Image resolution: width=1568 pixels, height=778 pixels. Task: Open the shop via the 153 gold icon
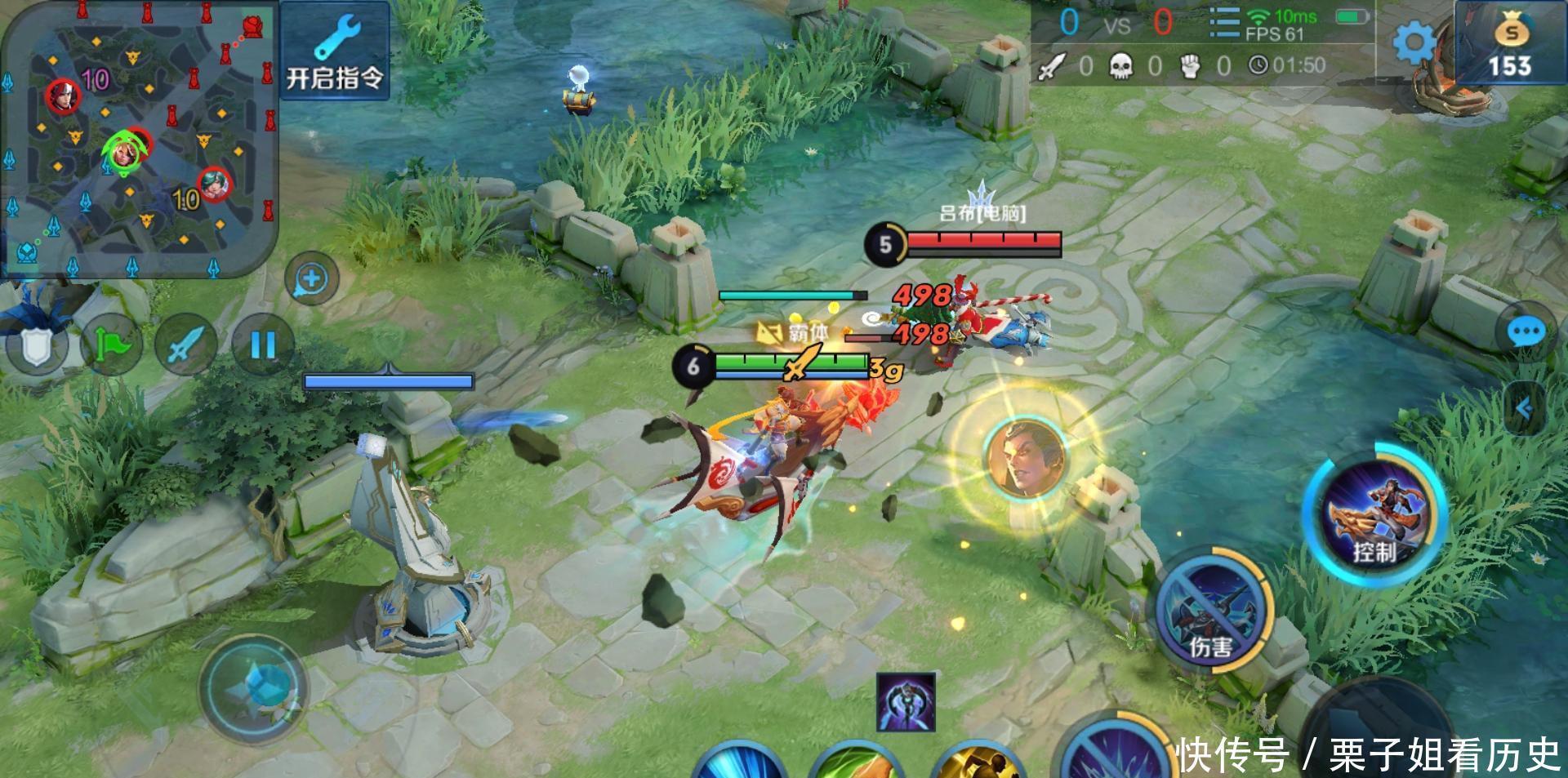[1510, 45]
